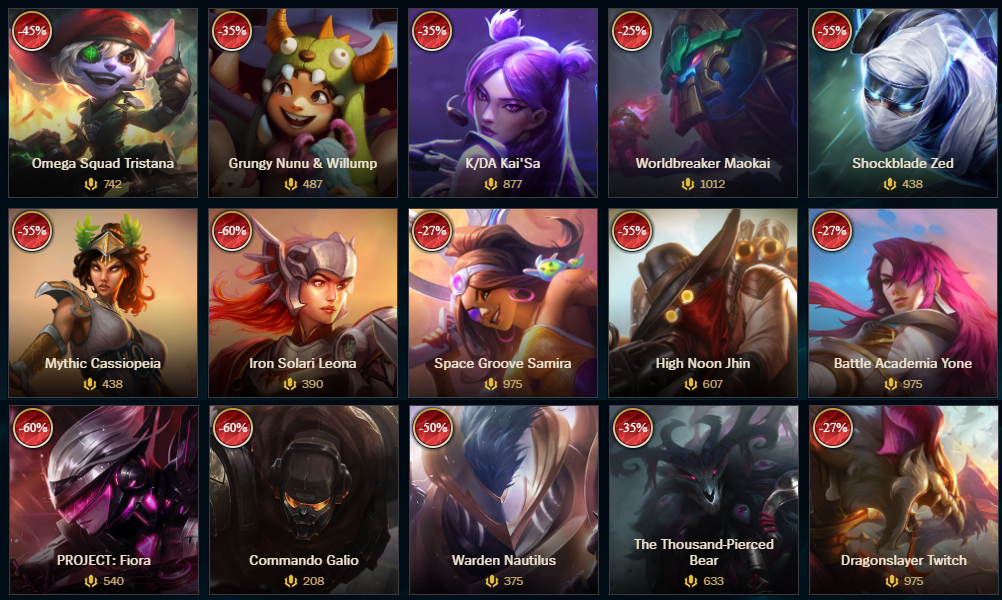1002x600 pixels.
Task: Choose the Warden Nautilus skin card
Action: (503, 499)
